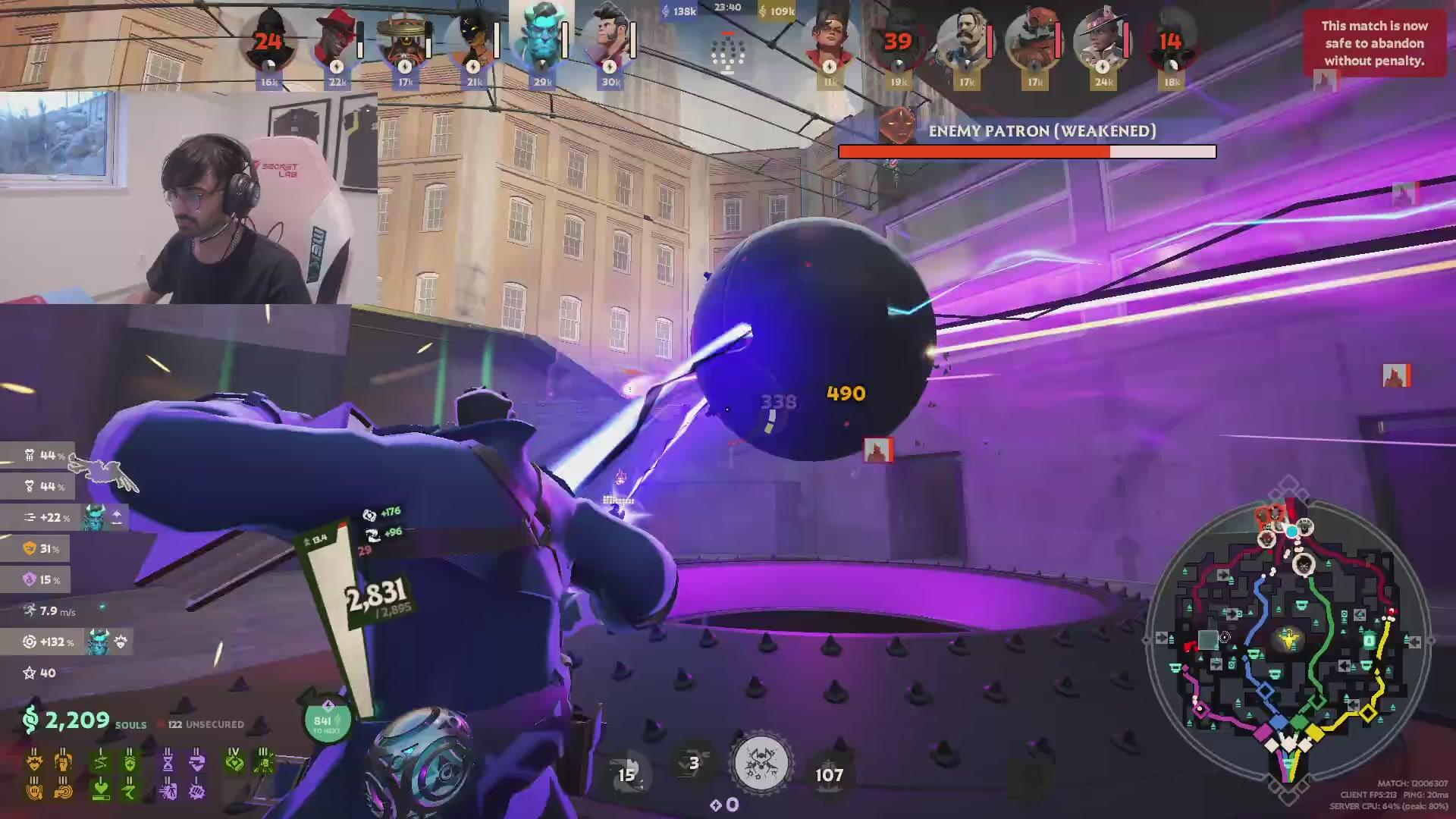Image resolution: width=1456 pixels, height=819 pixels.
Task: Select the blue horned hero portrait
Action: (x=541, y=38)
